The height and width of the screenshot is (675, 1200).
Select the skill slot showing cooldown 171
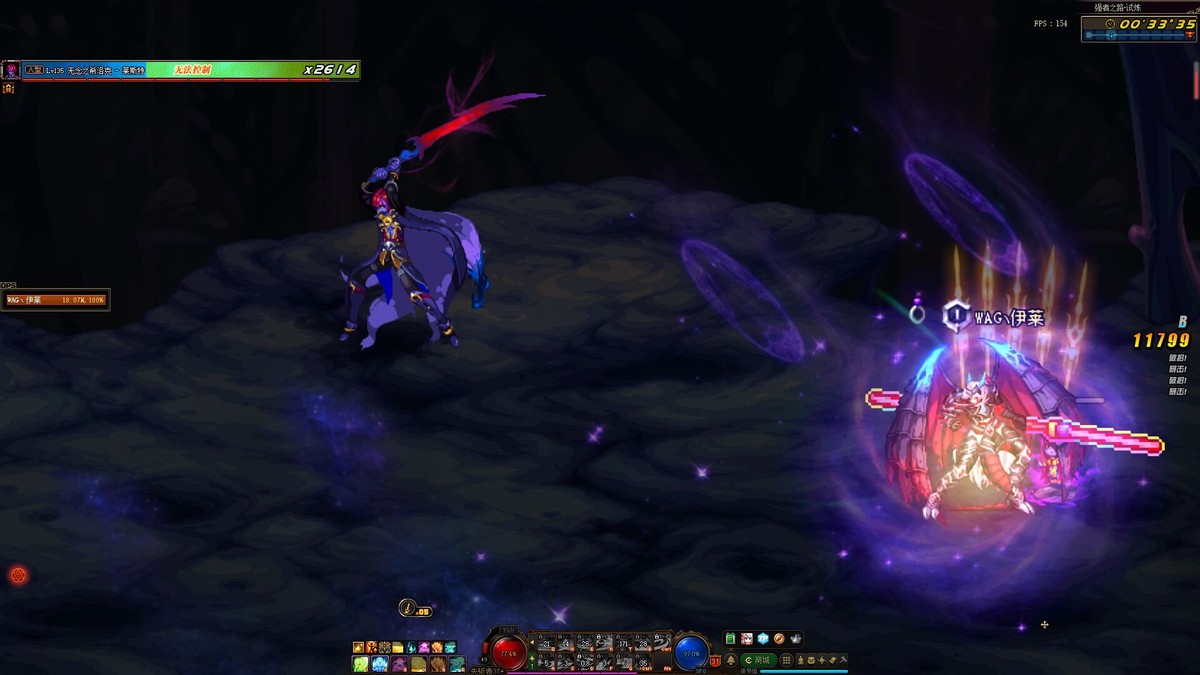[x=624, y=643]
